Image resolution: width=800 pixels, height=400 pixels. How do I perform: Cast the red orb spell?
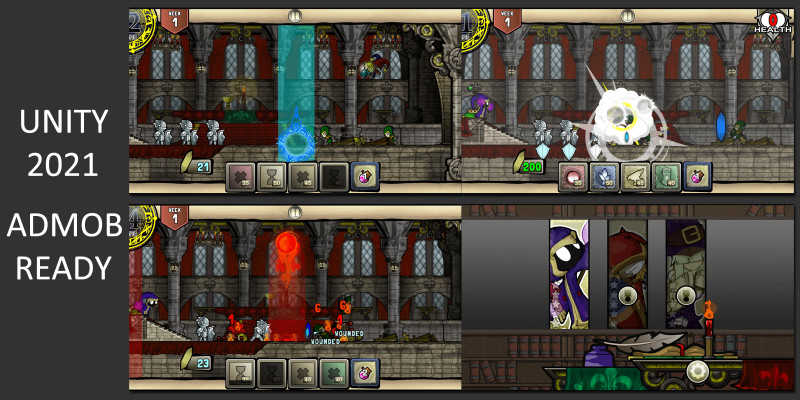click(x=574, y=176)
